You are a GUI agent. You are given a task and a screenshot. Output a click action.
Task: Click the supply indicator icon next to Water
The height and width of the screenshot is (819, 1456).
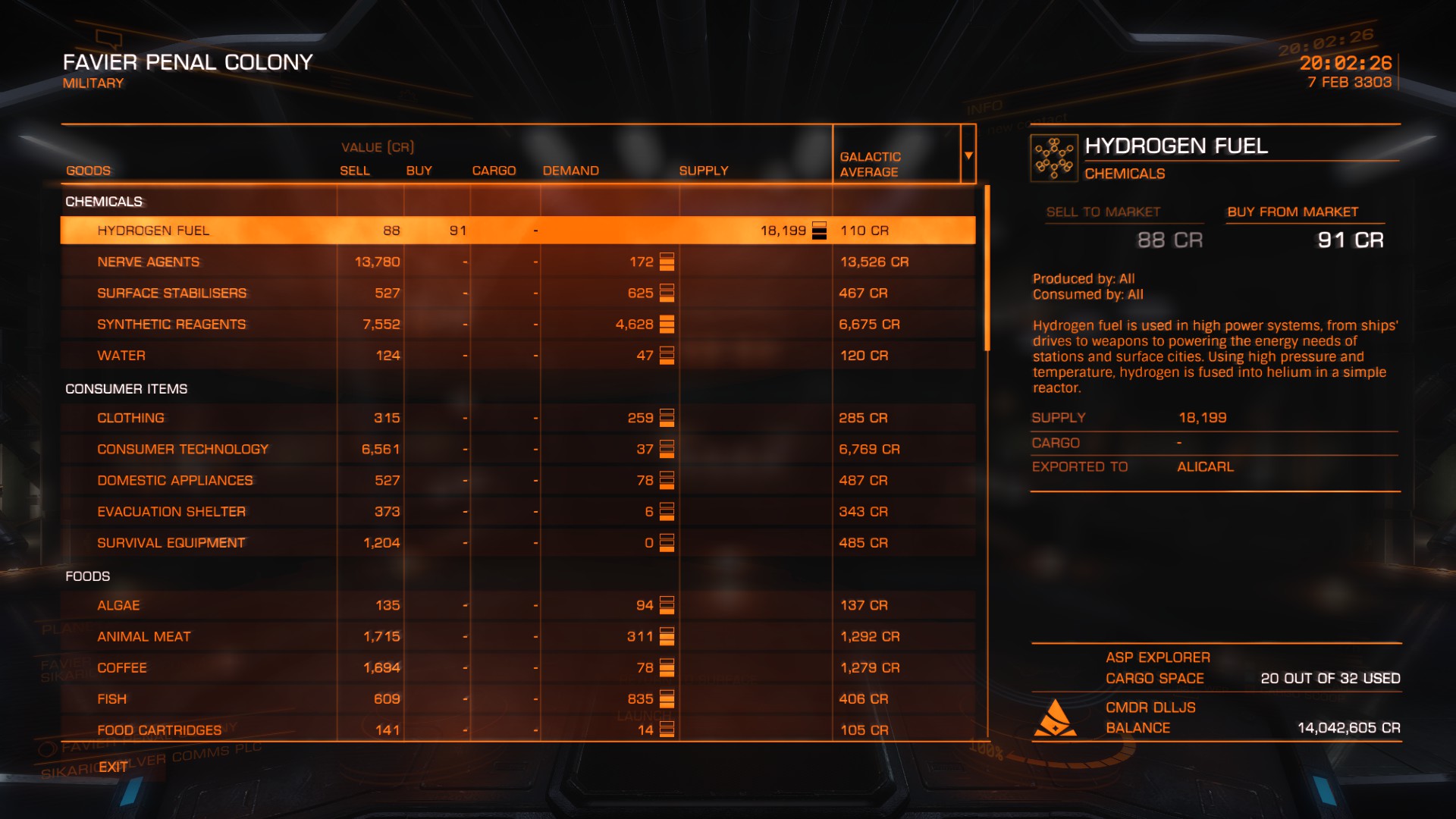pos(666,355)
